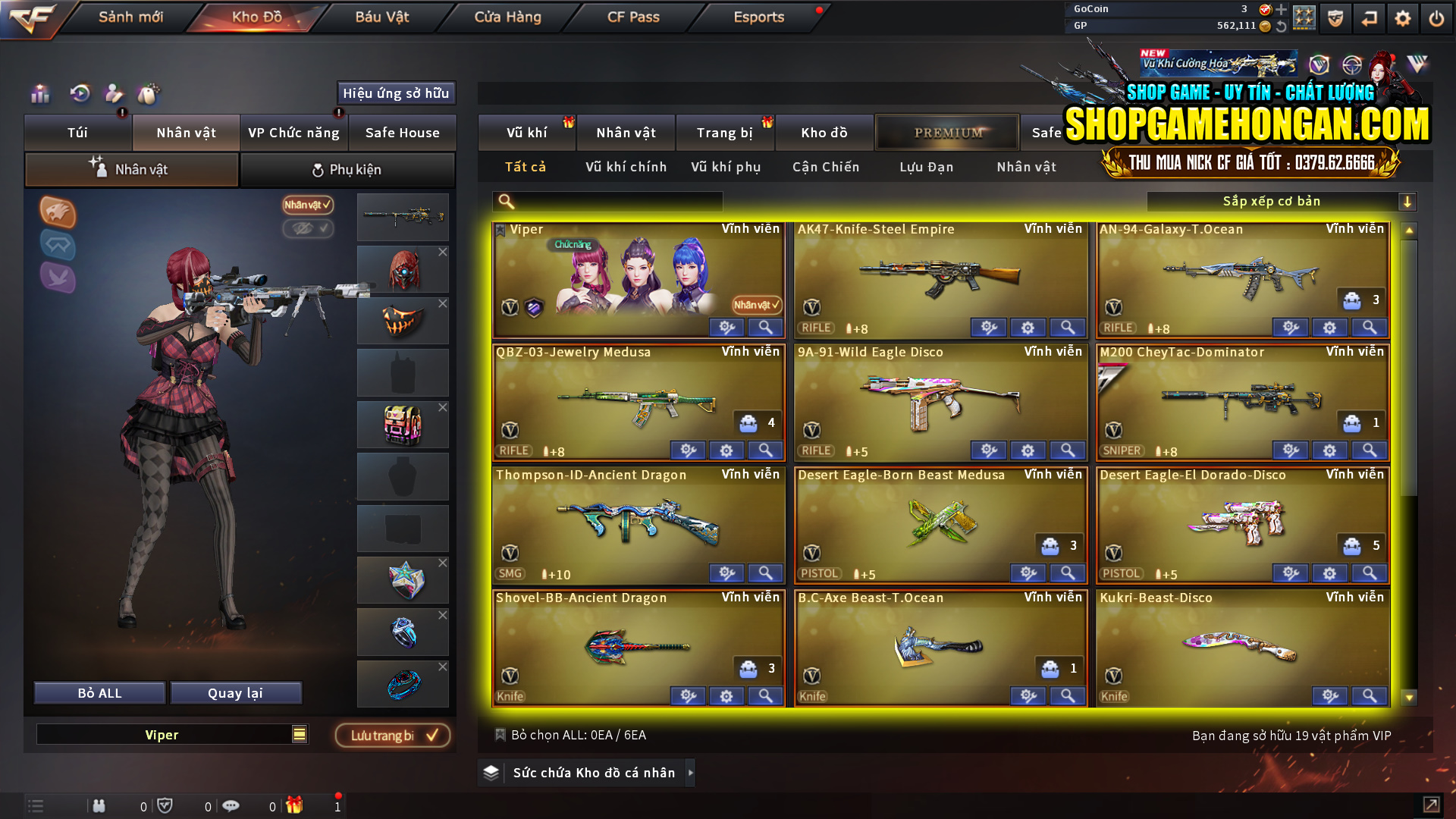Screen dimensions: 1456x819
Task: Open the statistics bar-chart icon above Túi tab
Action: [39, 94]
